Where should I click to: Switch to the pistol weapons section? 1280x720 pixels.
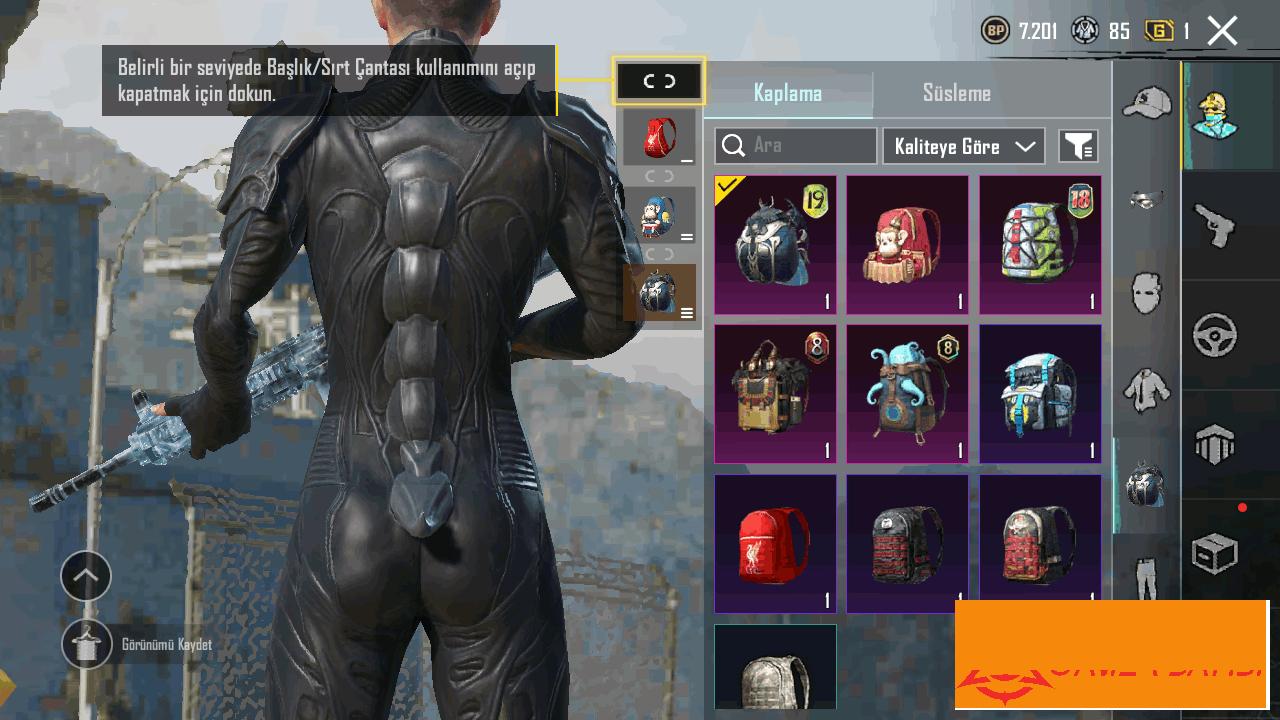[x=1215, y=223]
